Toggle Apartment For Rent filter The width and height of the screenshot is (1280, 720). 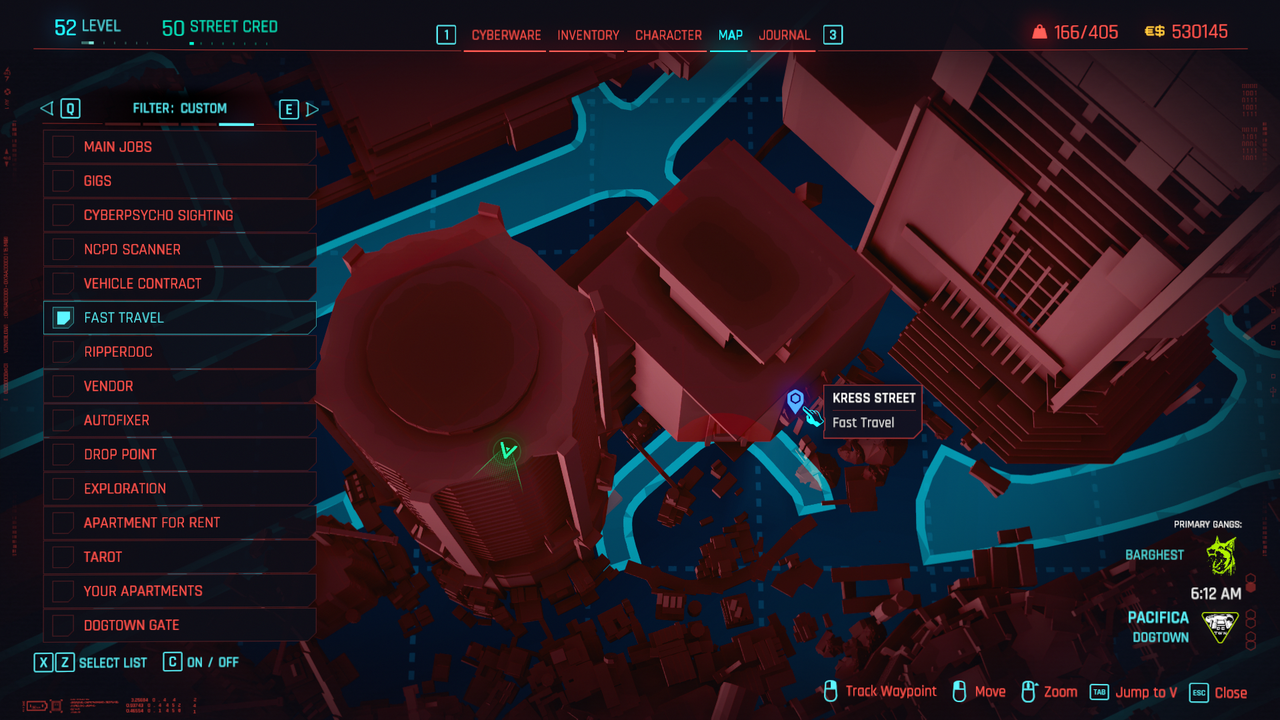click(x=63, y=522)
